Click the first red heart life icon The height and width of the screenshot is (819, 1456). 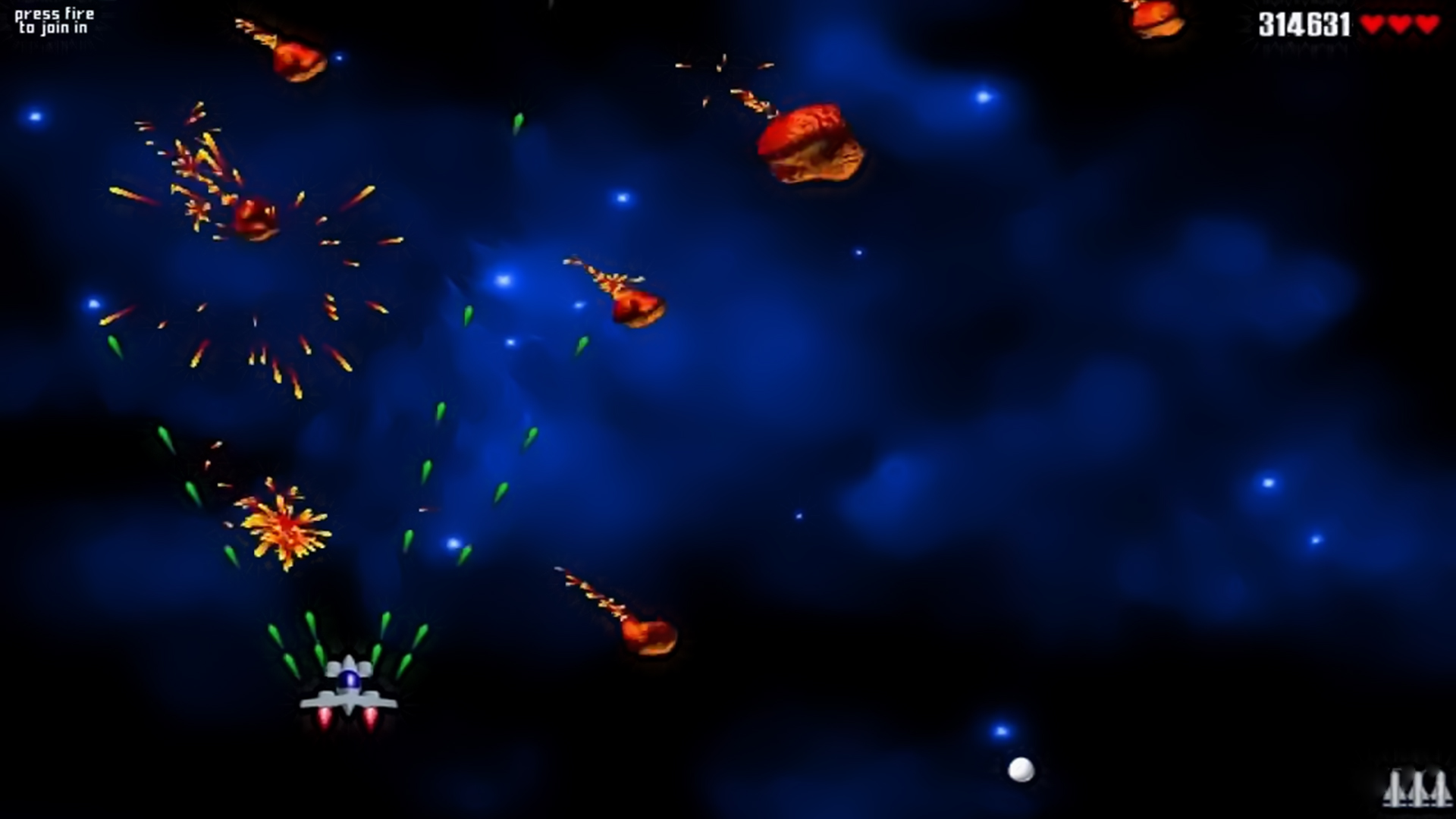pyautogui.click(x=1371, y=24)
